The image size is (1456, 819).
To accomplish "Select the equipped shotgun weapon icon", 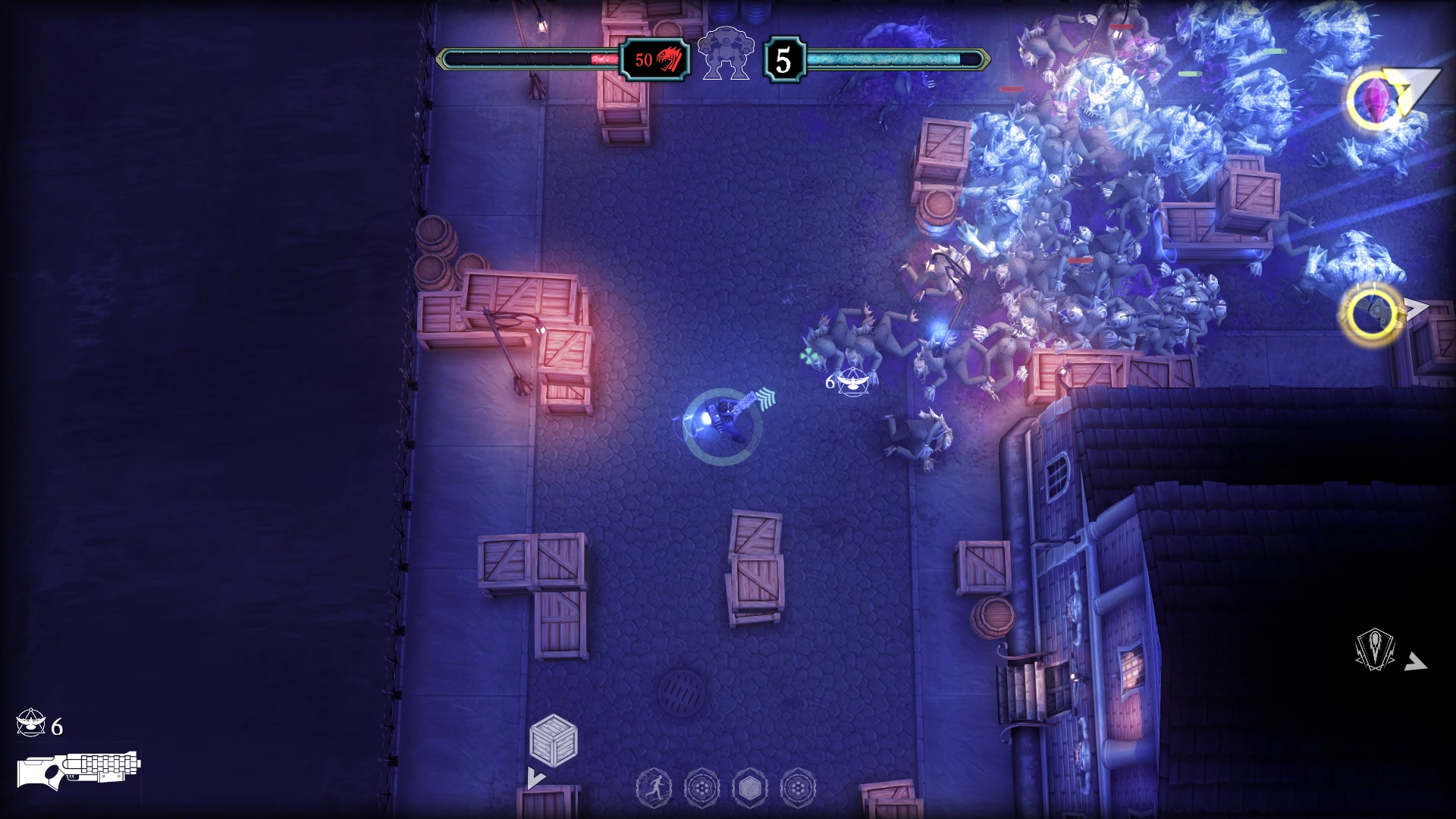I will tap(79, 770).
